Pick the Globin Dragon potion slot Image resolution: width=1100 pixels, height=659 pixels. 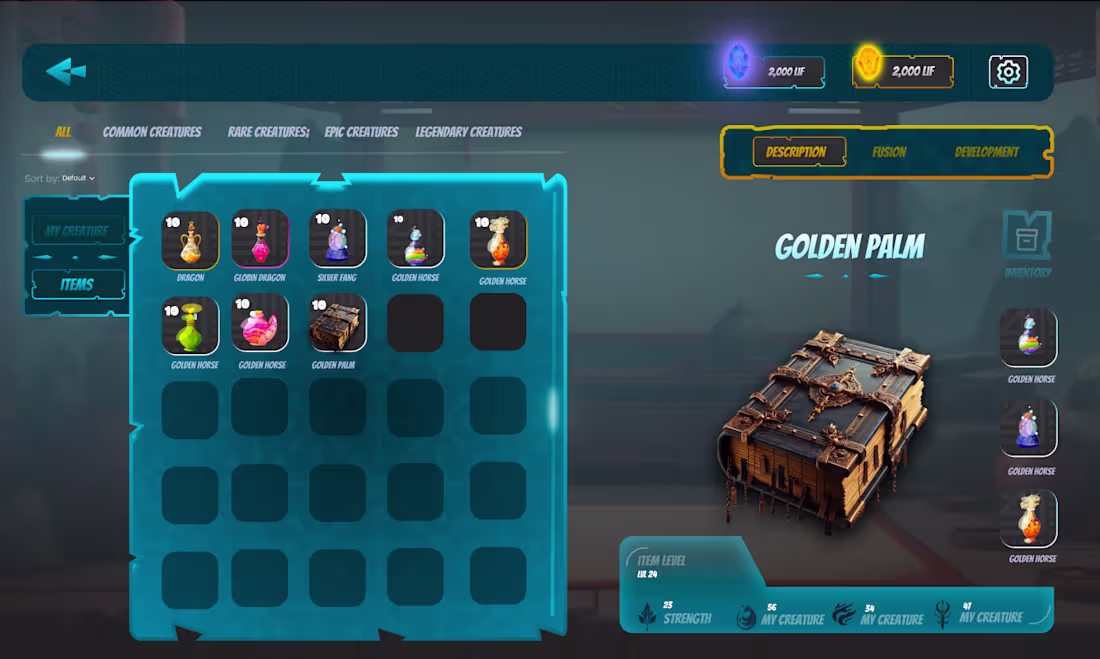(x=260, y=240)
